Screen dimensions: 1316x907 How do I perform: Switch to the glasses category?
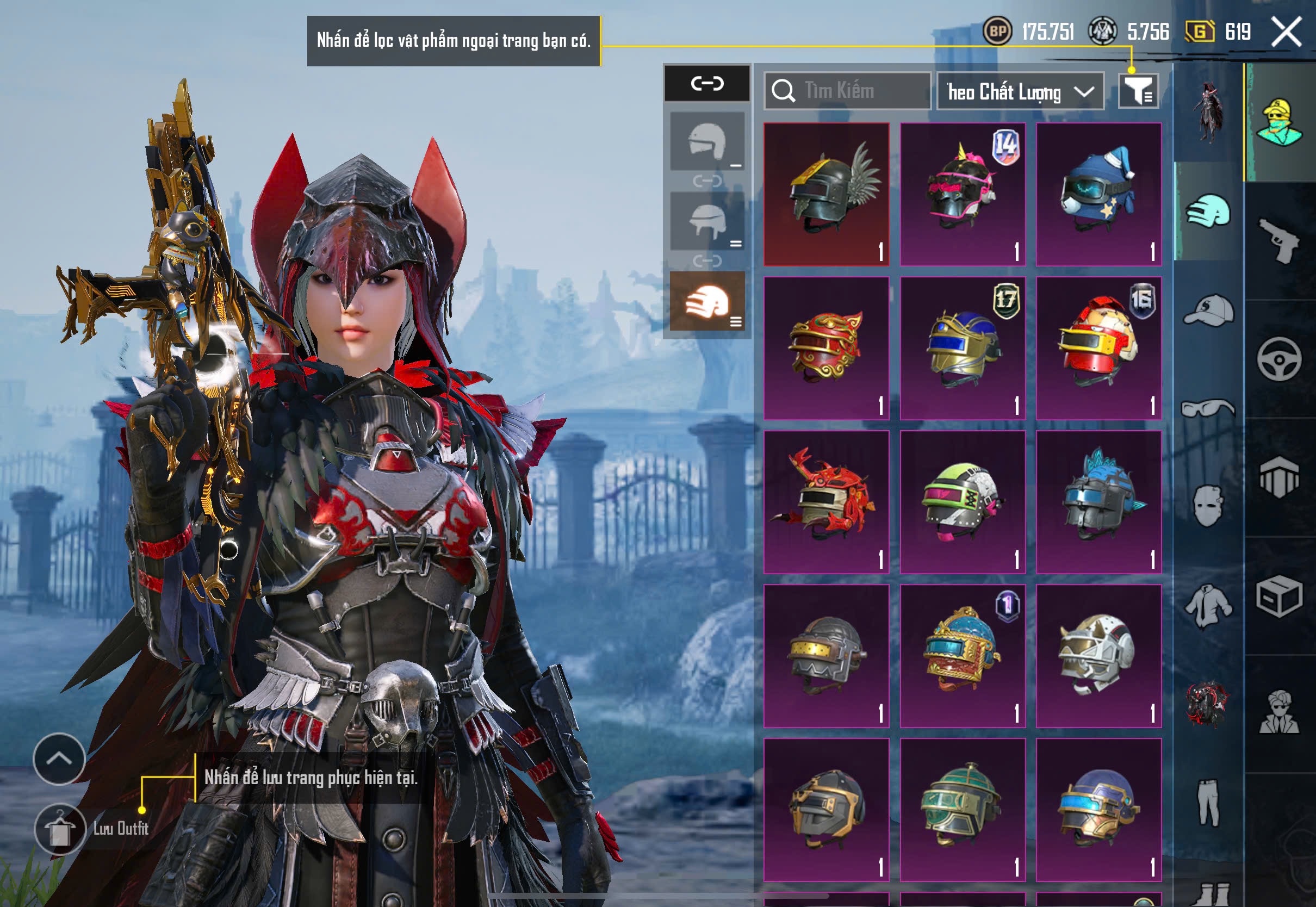[1208, 408]
